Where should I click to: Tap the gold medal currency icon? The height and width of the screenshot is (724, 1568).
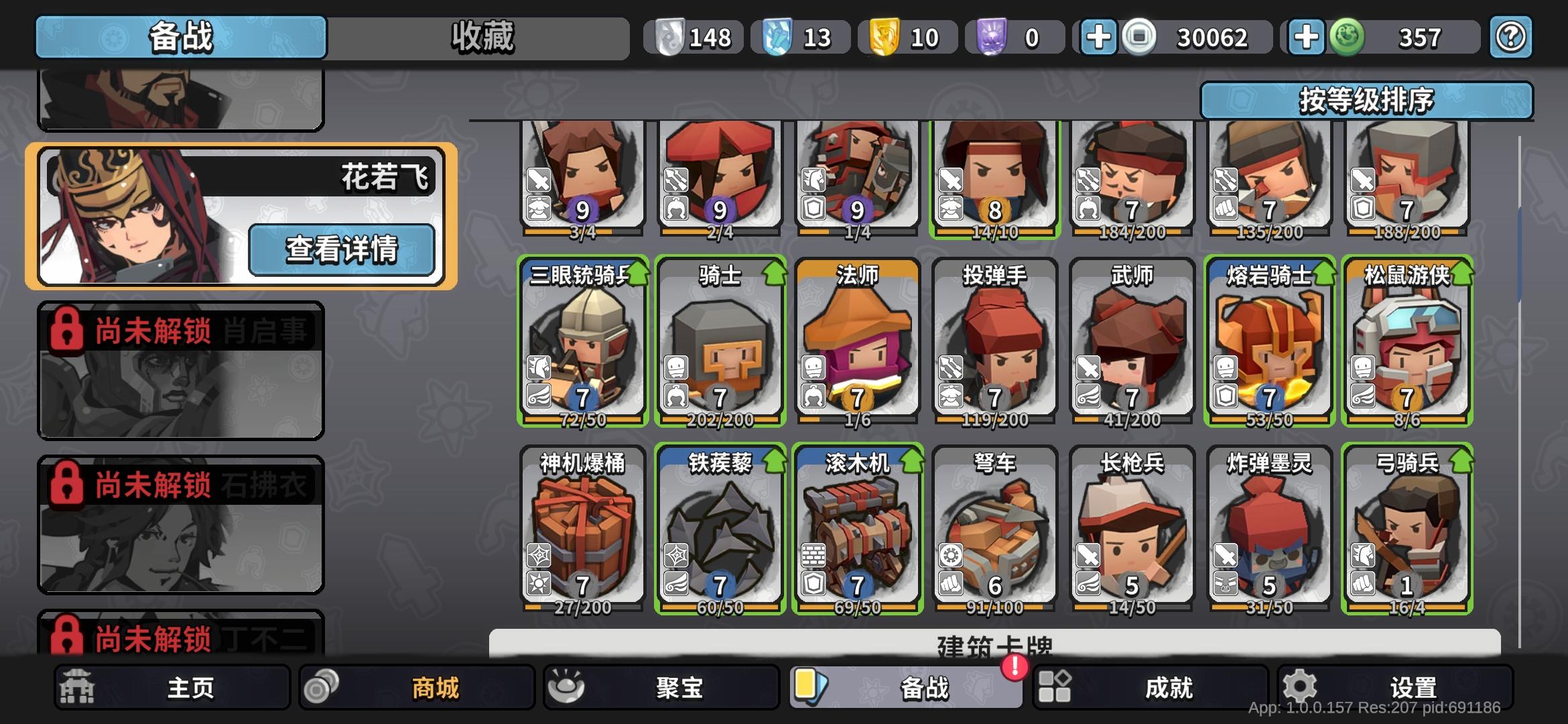[883, 38]
